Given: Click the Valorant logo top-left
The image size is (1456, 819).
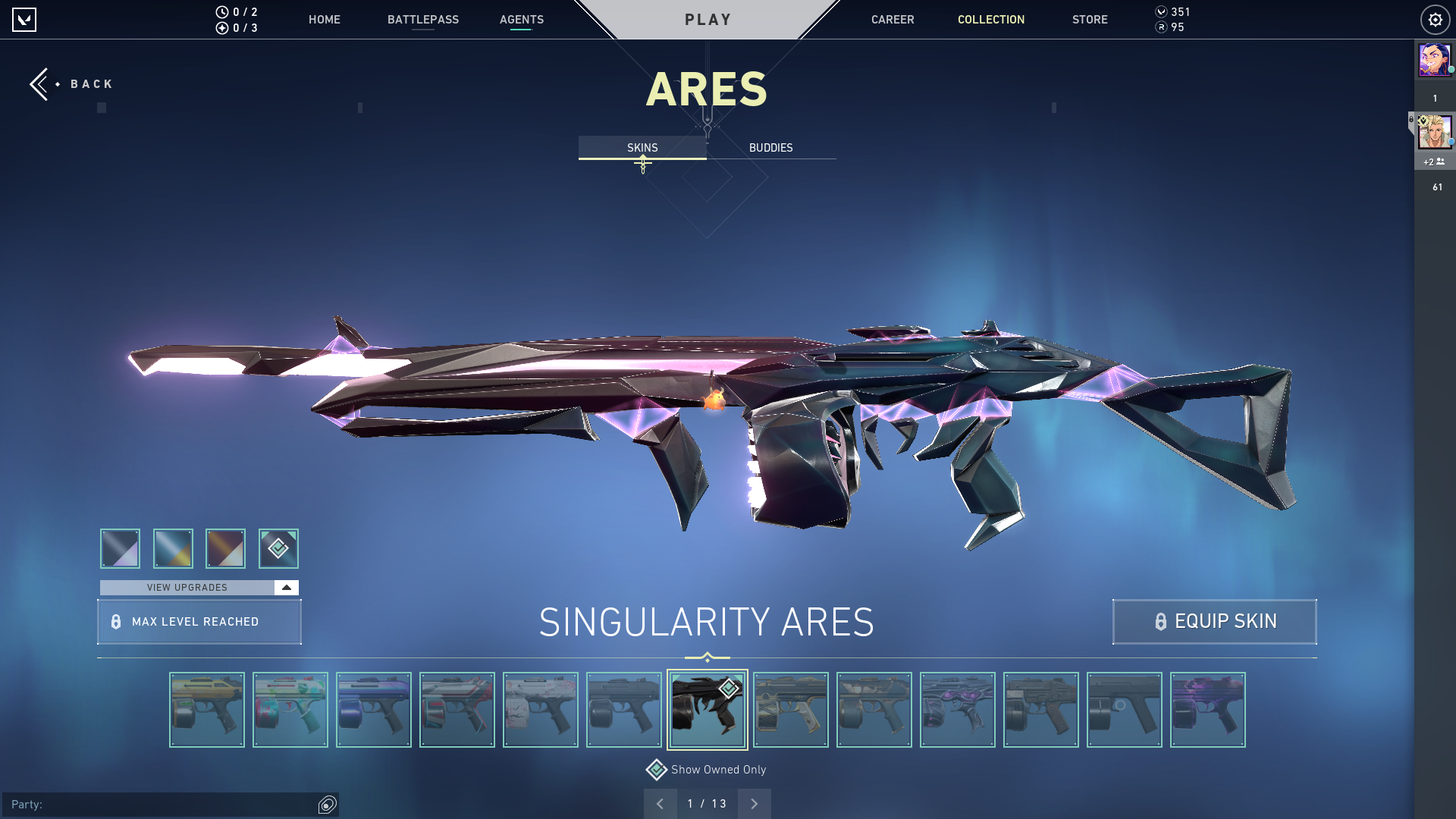Looking at the screenshot, I should coord(25,20).
